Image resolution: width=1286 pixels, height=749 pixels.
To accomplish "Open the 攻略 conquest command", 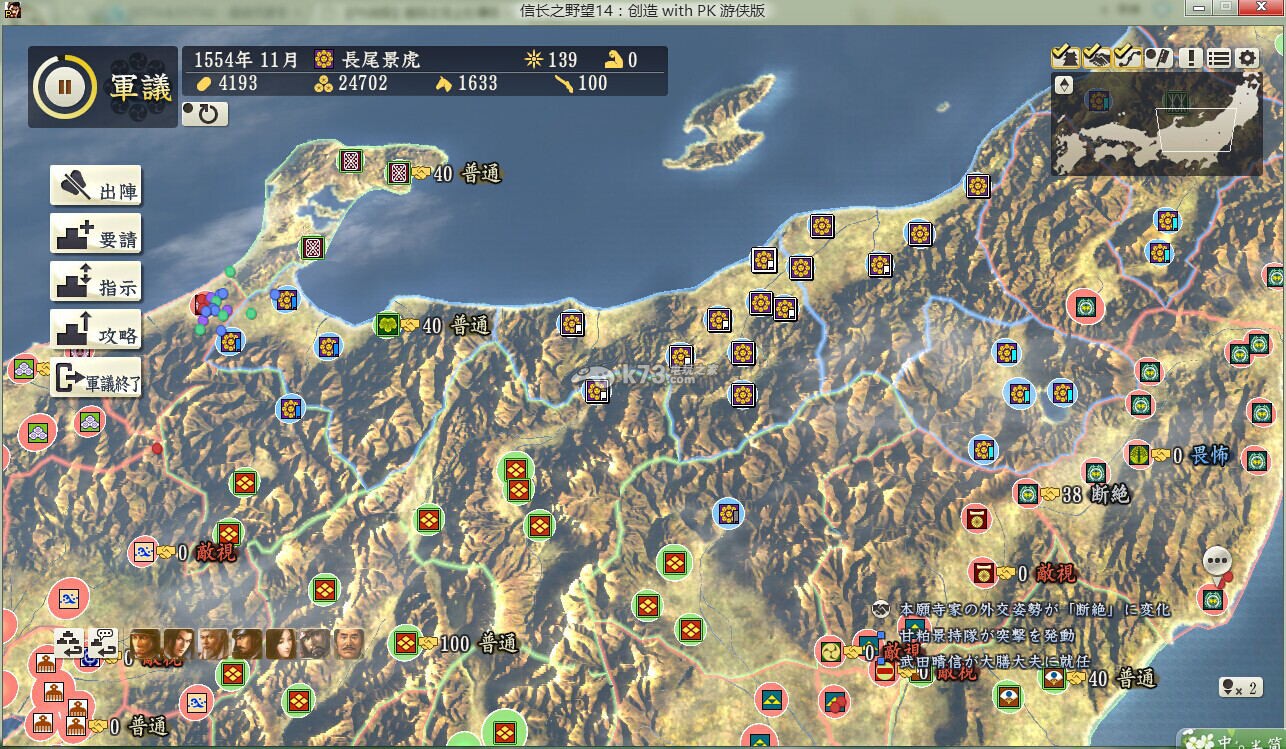I will point(96,332).
